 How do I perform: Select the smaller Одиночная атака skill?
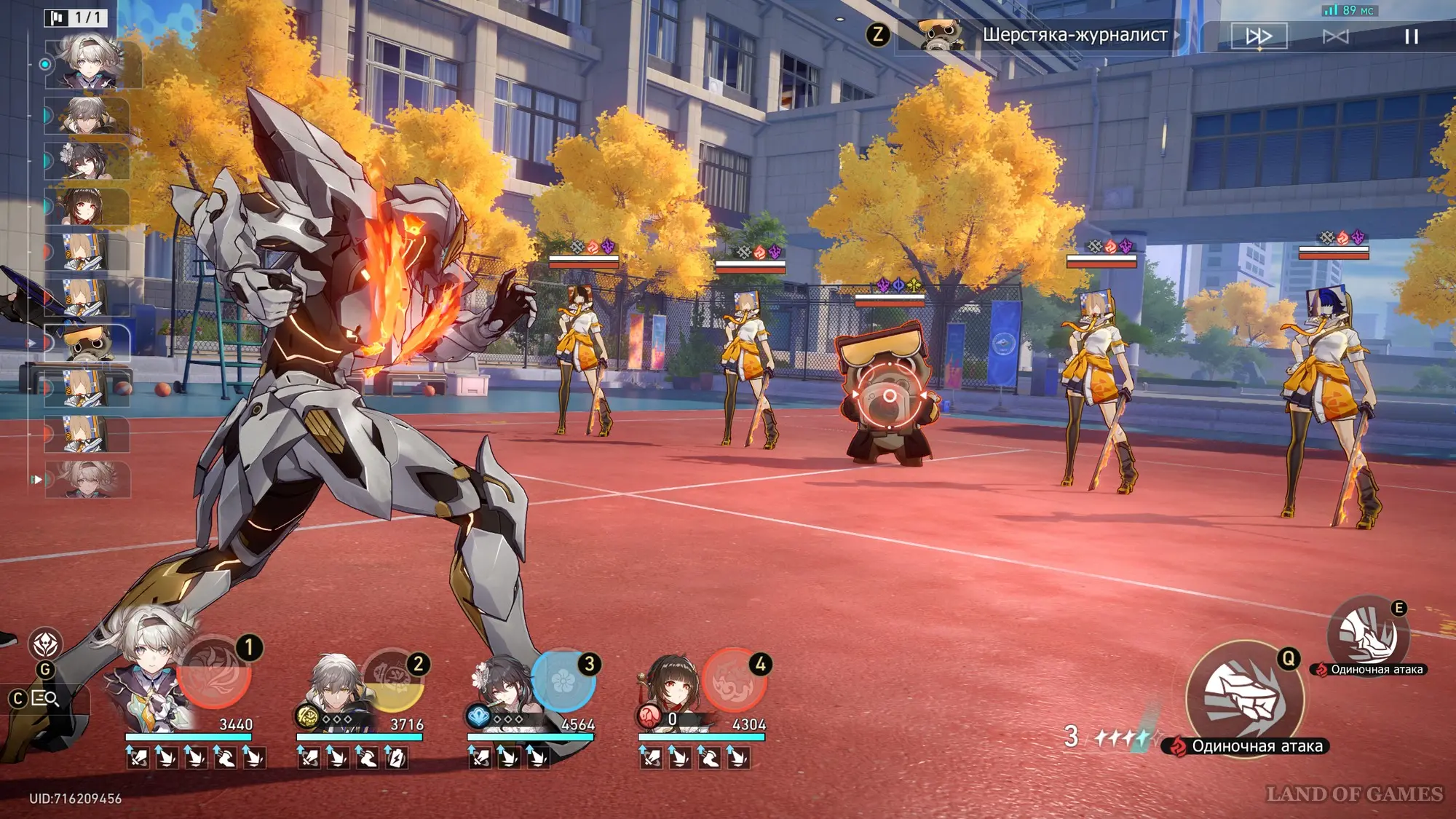(x=1369, y=635)
